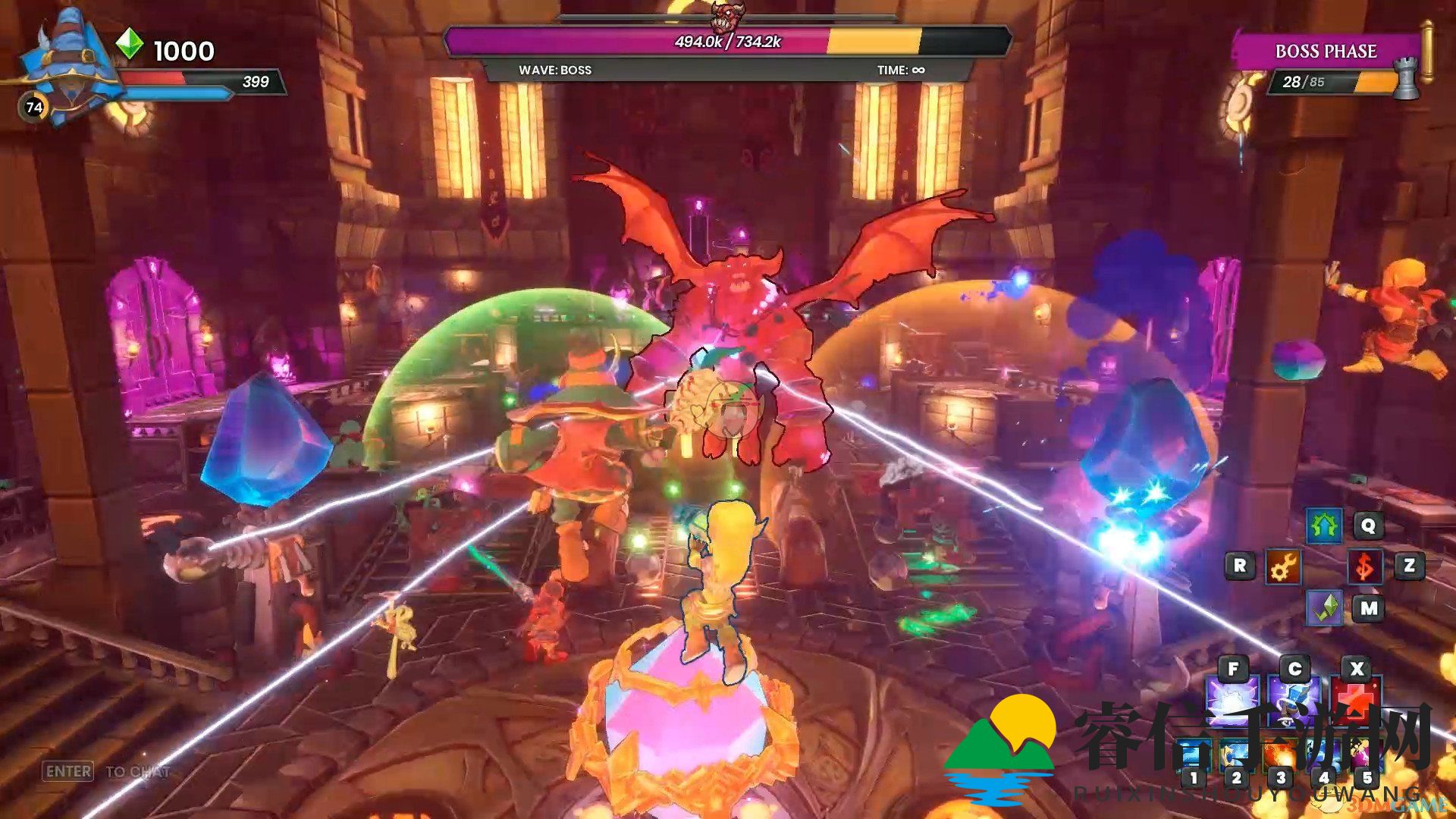
Task: Open the chat input prompt
Action: tap(106, 772)
